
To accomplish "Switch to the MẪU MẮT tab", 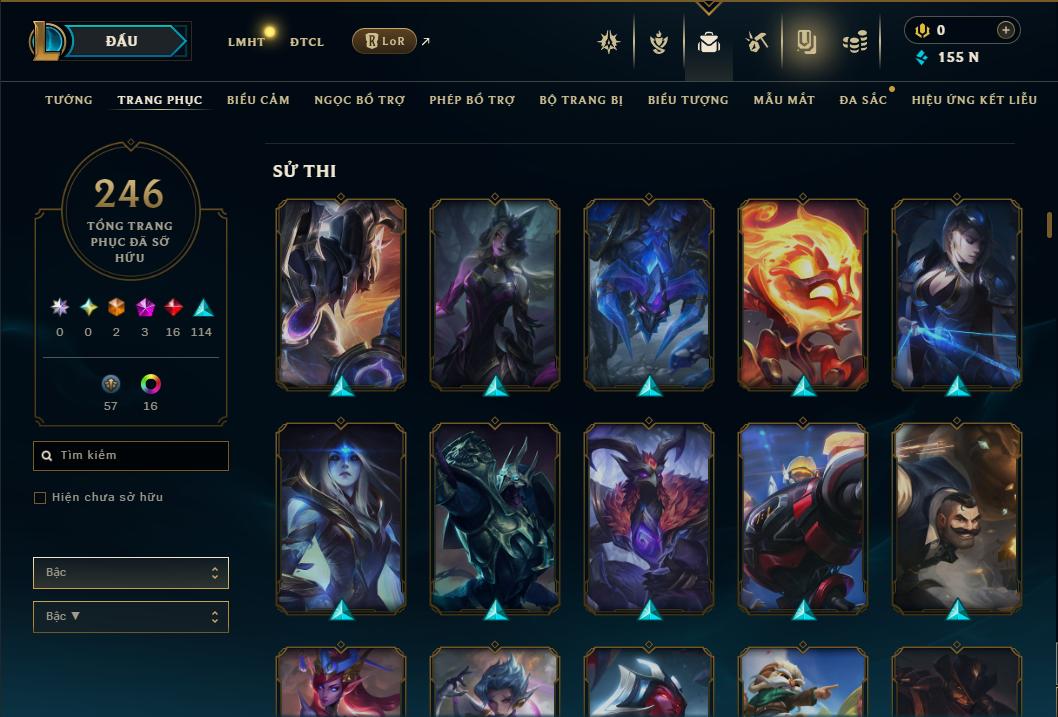I will click(784, 100).
